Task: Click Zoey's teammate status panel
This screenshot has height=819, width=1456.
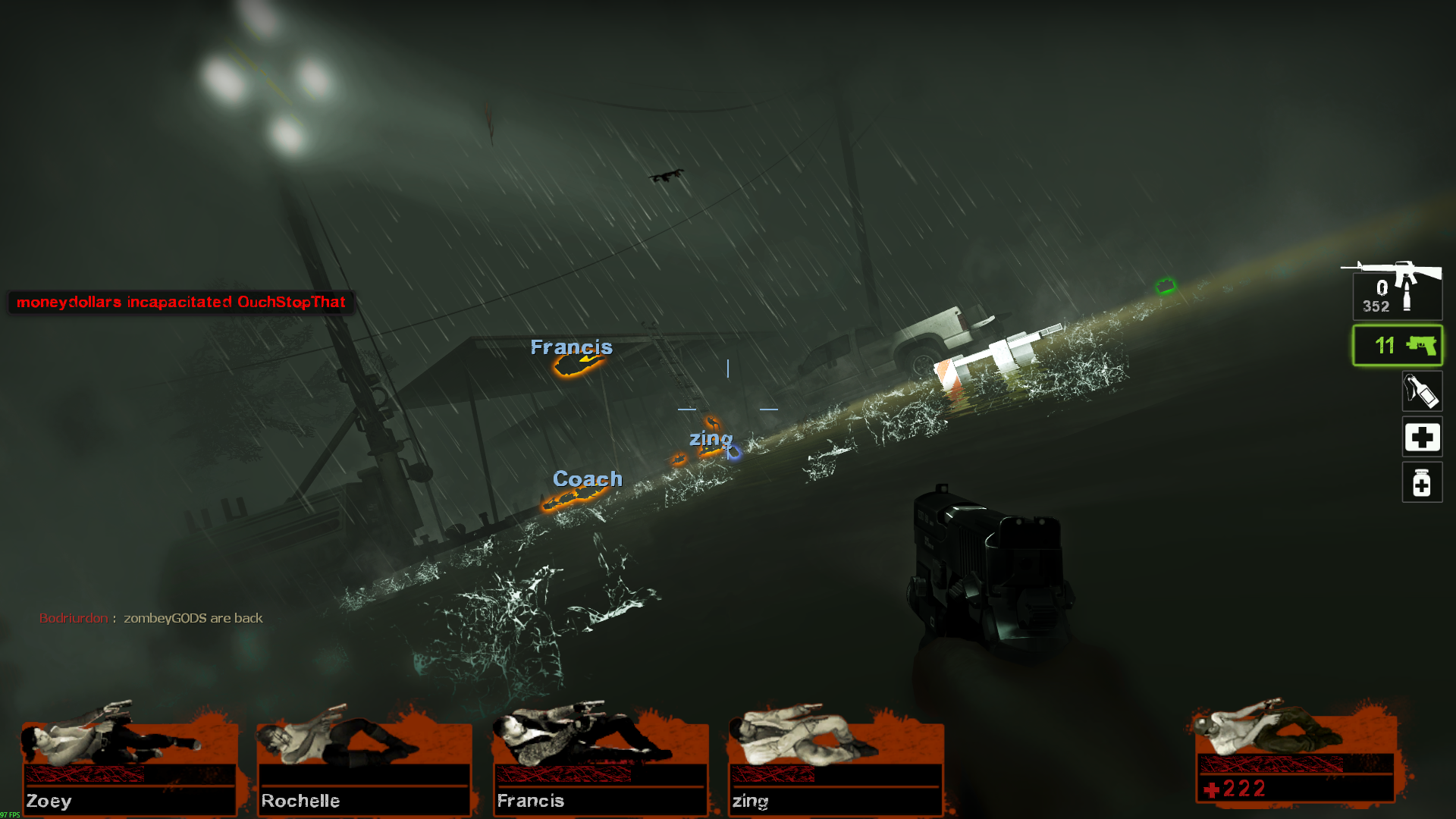Action: (130, 766)
